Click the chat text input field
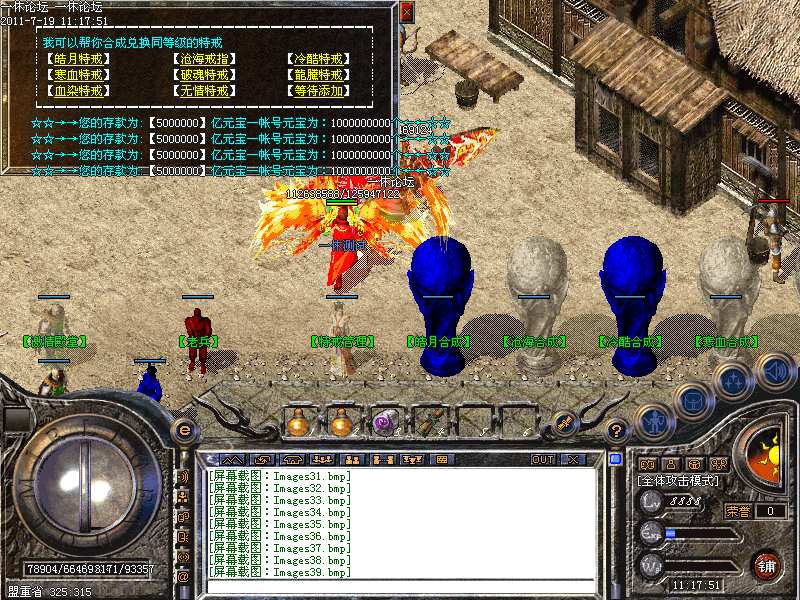The height and width of the screenshot is (600, 800). (400, 586)
